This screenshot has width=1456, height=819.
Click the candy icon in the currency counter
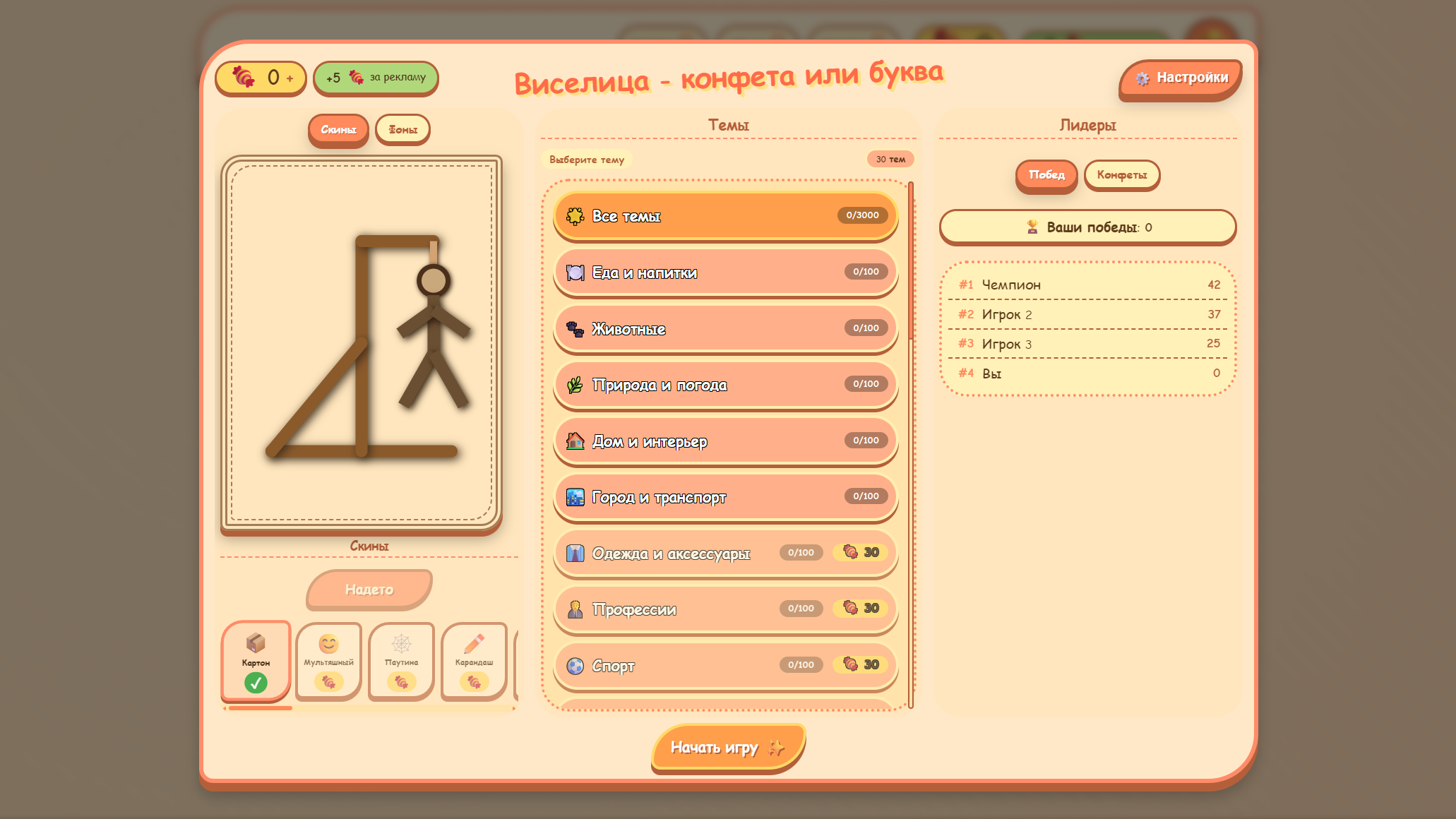click(243, 78)
